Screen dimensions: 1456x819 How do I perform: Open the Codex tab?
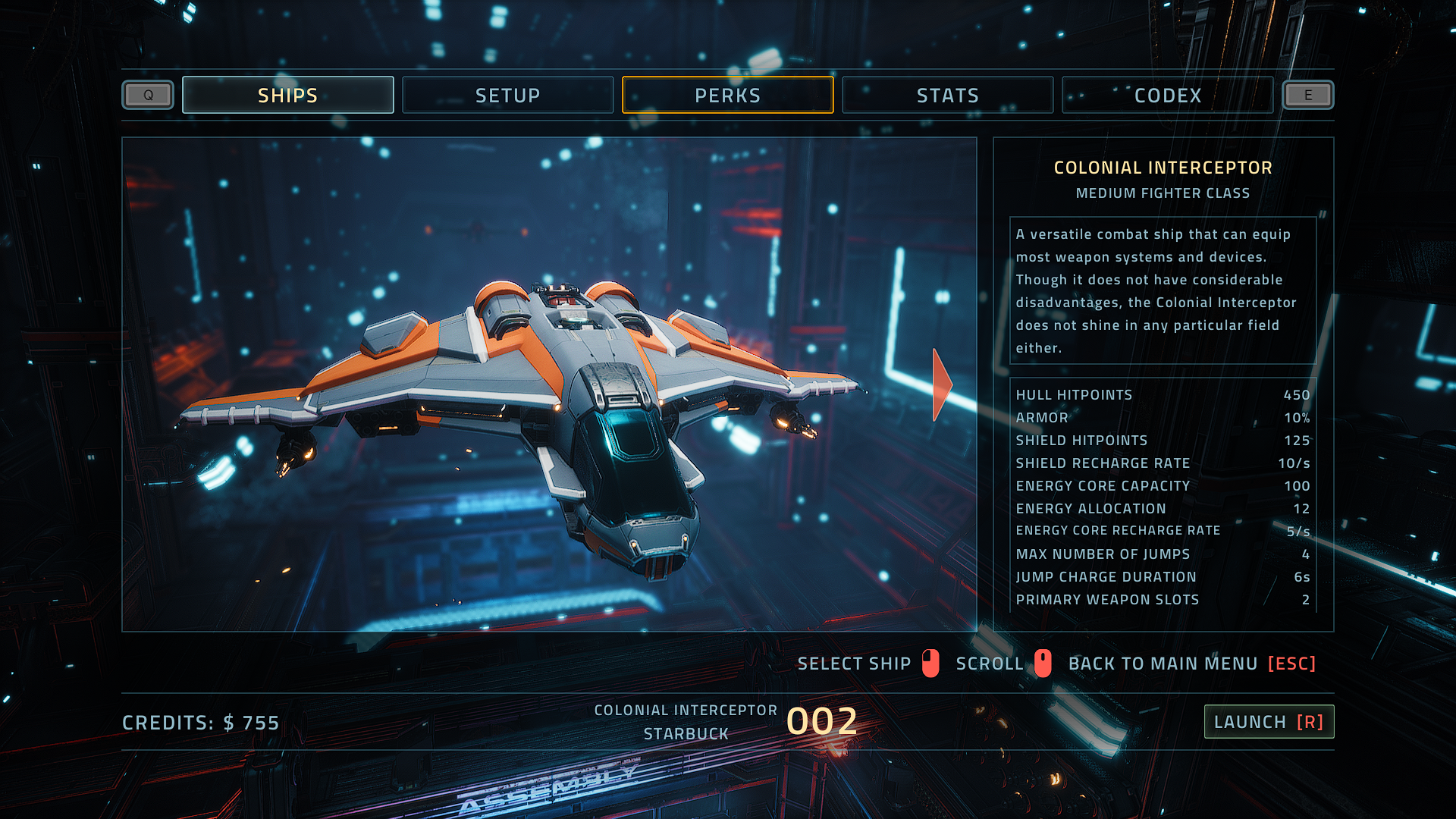tap(1167, 96)
